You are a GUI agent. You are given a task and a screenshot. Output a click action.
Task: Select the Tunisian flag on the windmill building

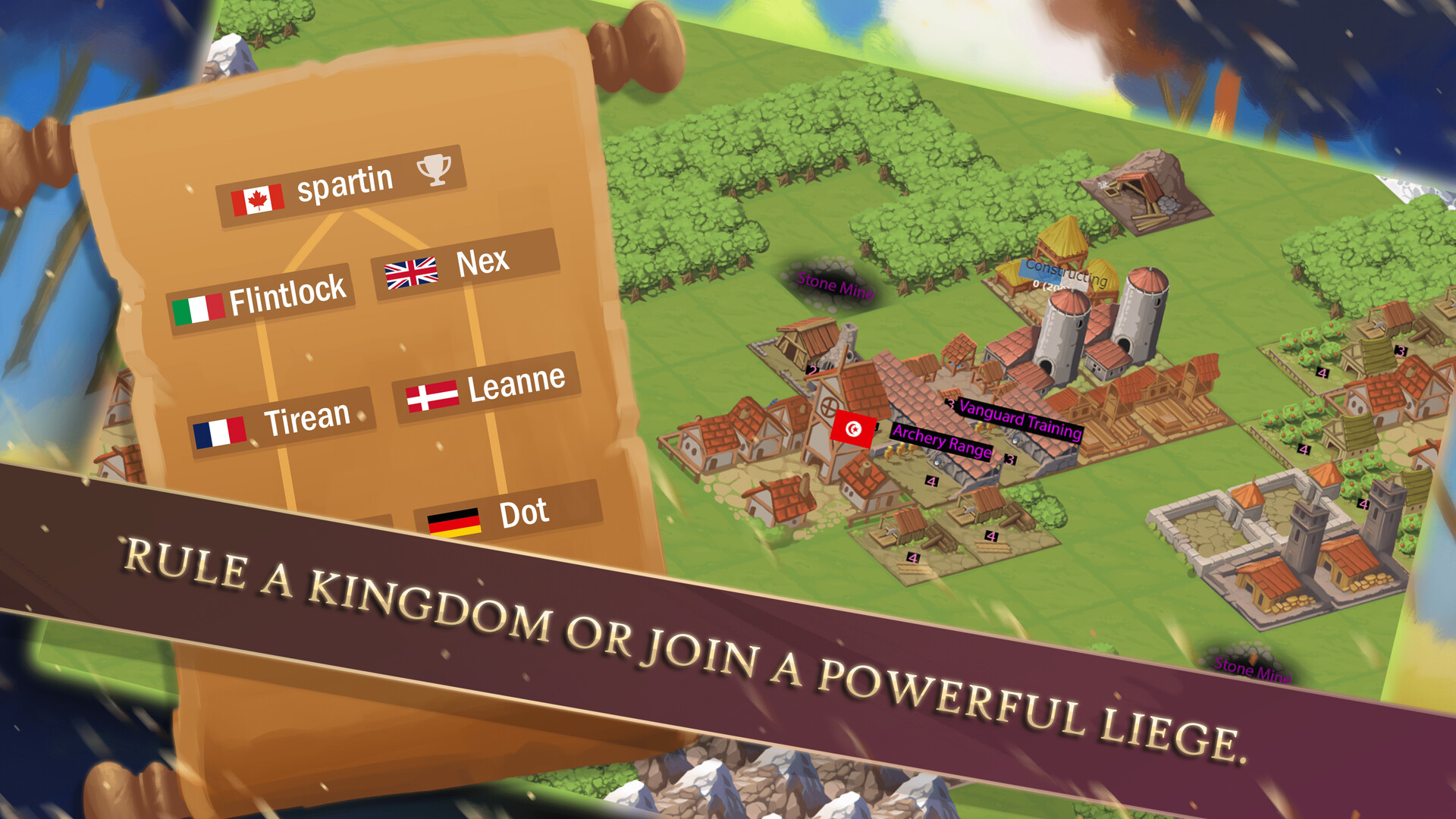click(x=854, y=428)
